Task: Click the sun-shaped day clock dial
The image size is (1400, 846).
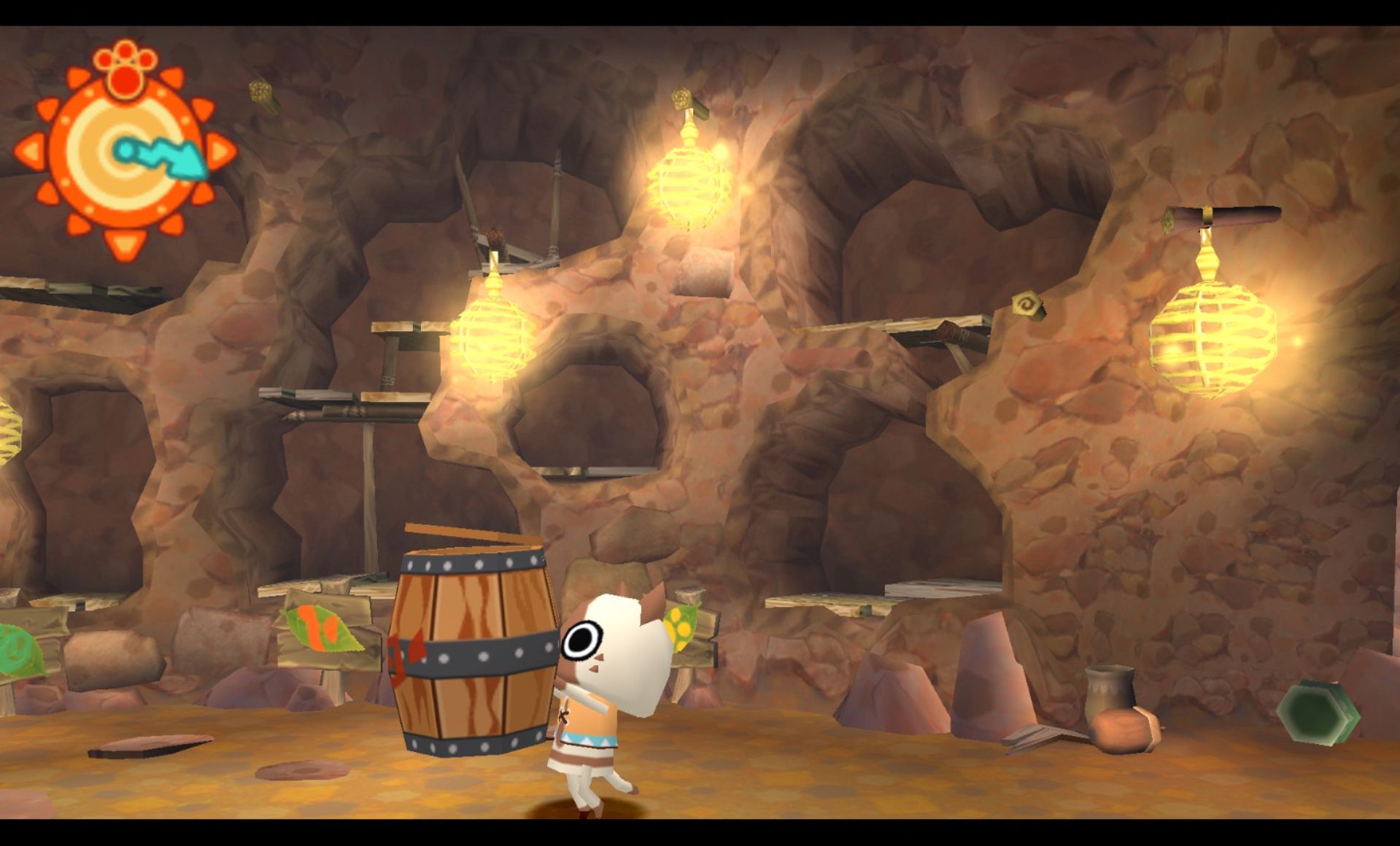Action: [x=124, y=152]
